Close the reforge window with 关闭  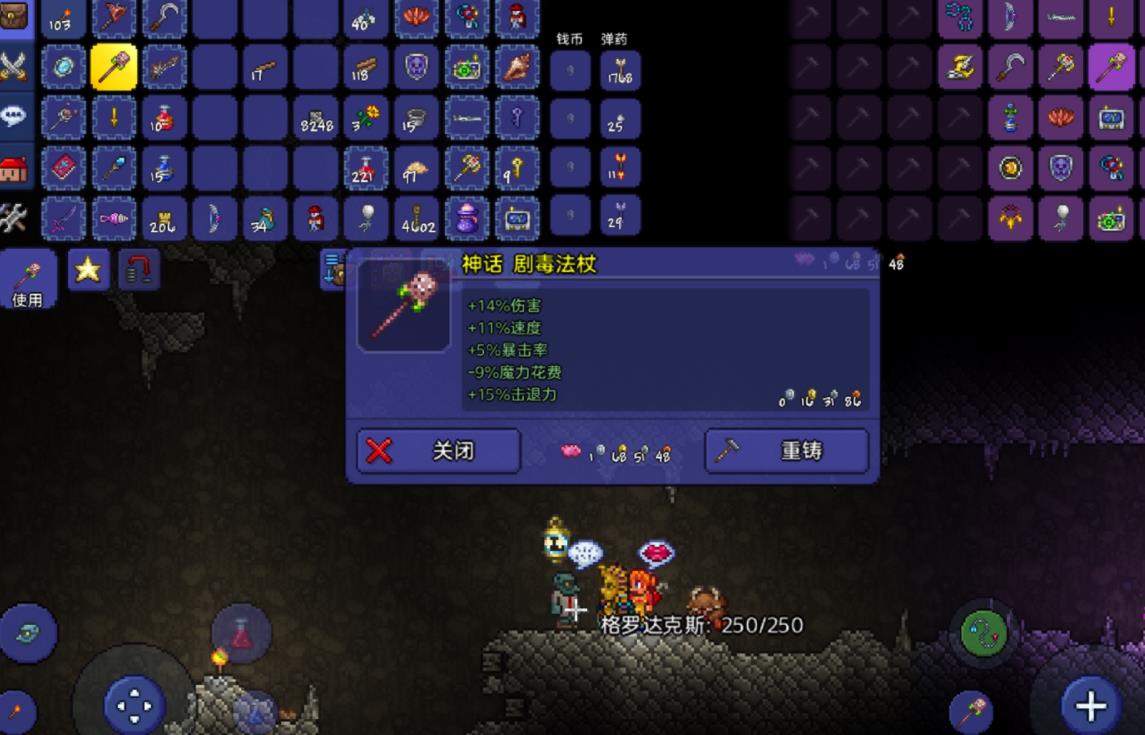(x=438, y=451)
